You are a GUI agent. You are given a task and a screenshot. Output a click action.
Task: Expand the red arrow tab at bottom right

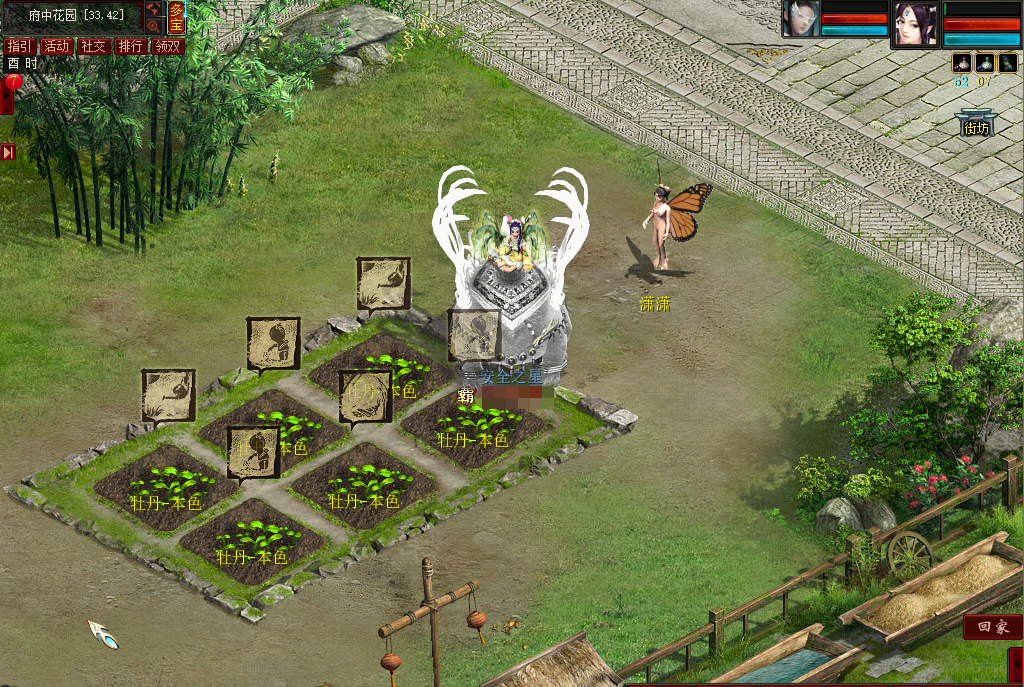coord(1015,664)
